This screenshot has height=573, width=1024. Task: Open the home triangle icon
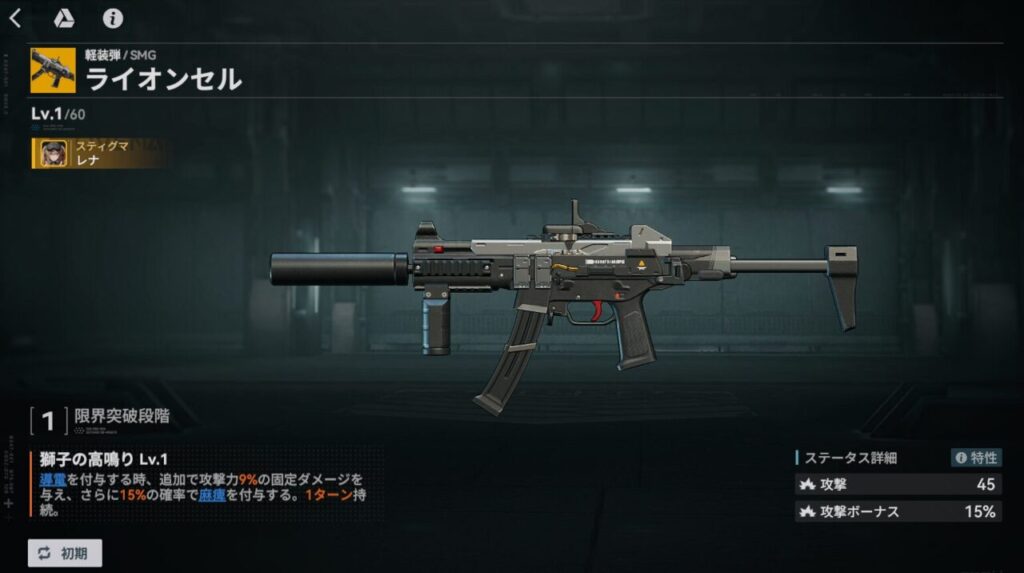(x=63, y=19)
